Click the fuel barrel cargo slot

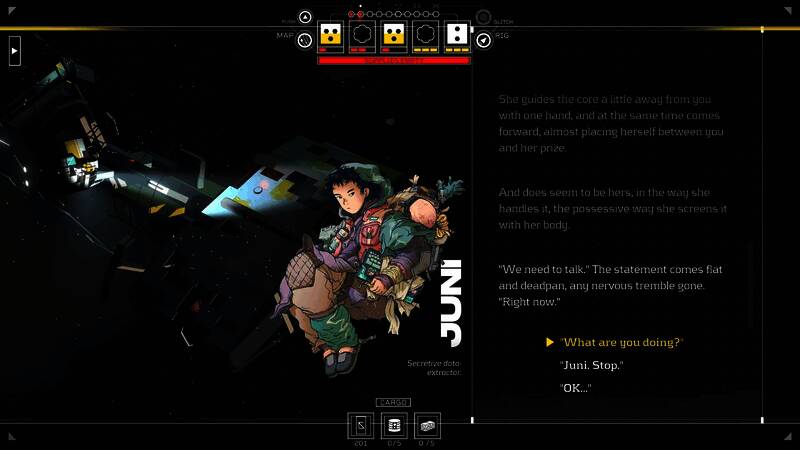[x=394, y=425]
